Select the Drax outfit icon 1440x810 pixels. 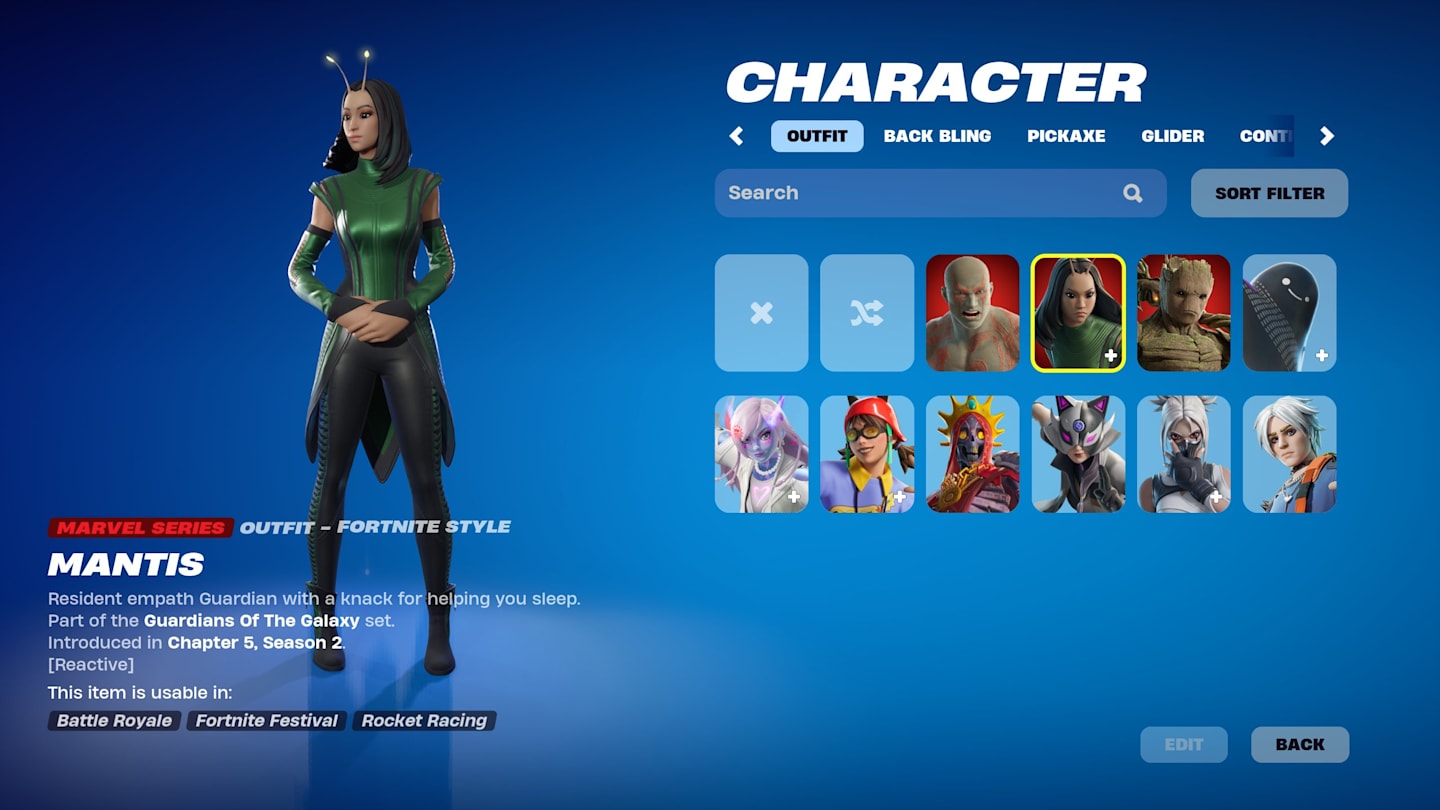click(x=973, y=313)
